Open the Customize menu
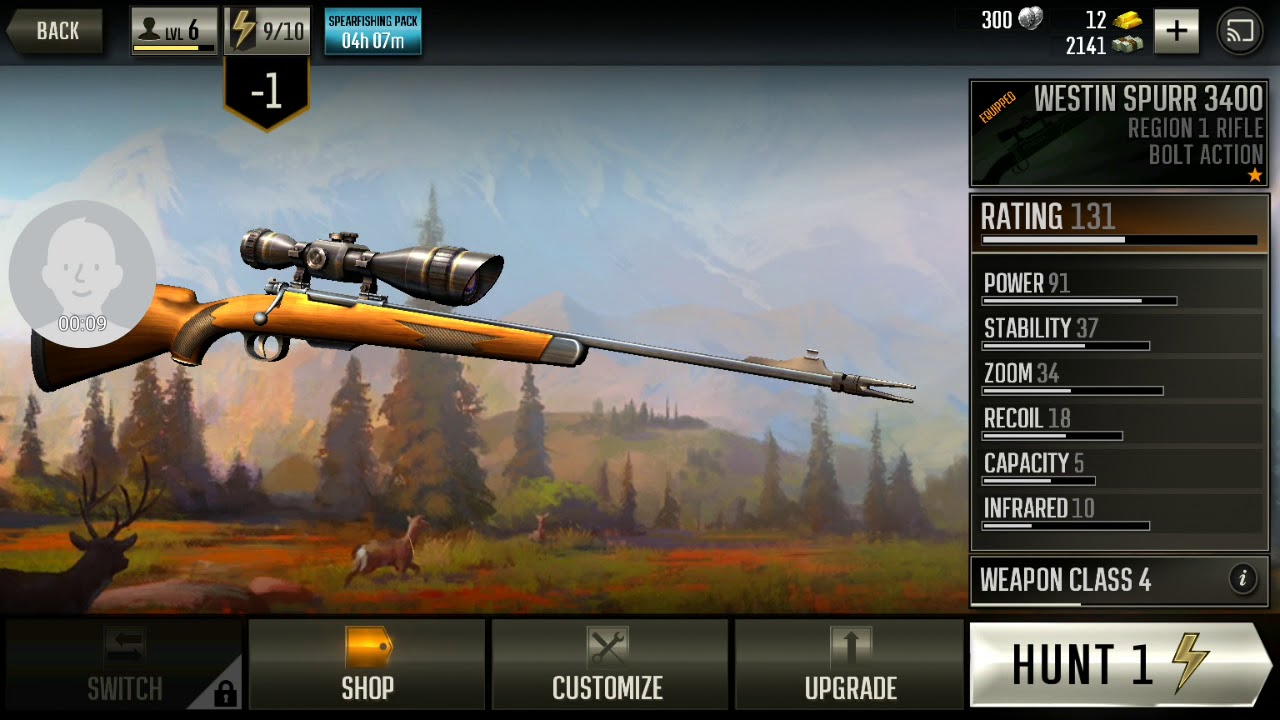The height and width of the screenshot is (720, 1280). [608, 665]
